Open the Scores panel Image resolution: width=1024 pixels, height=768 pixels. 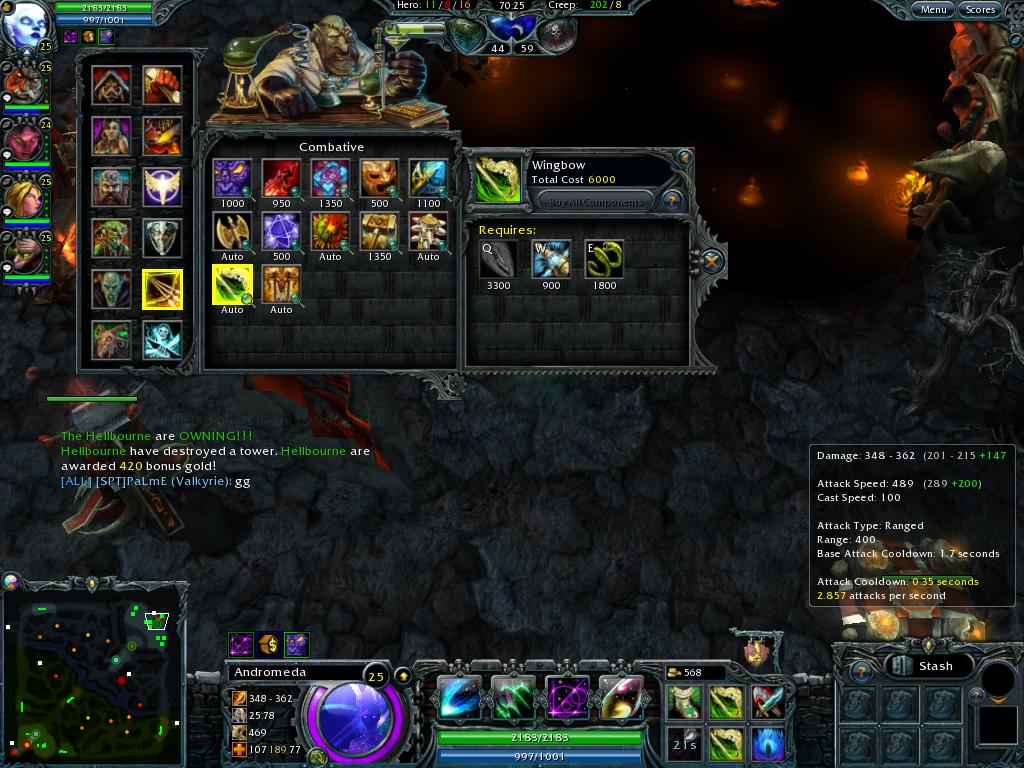pyautogui.click(x=980, y=10)
